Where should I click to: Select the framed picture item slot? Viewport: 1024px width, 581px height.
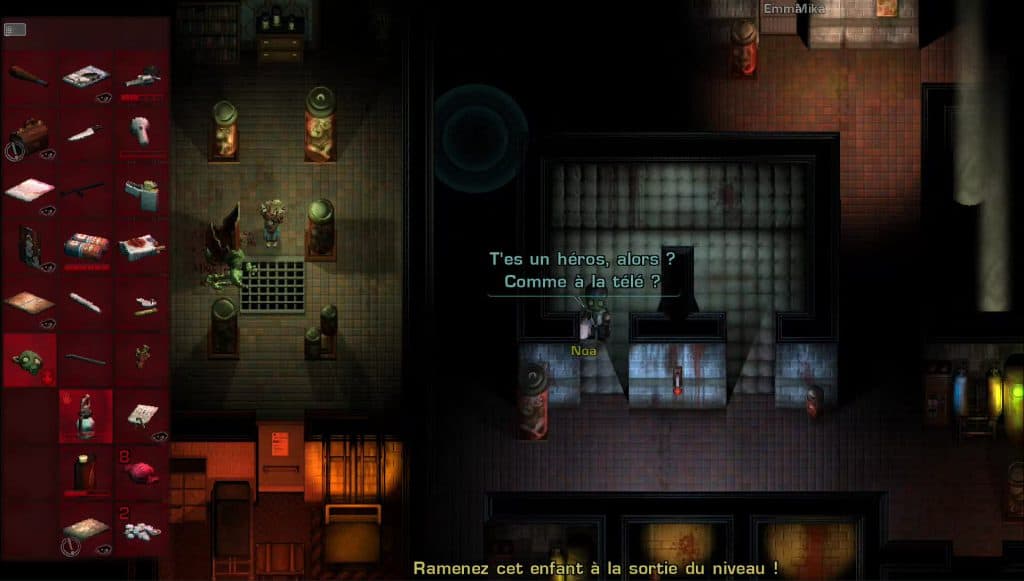coord(28,246)
